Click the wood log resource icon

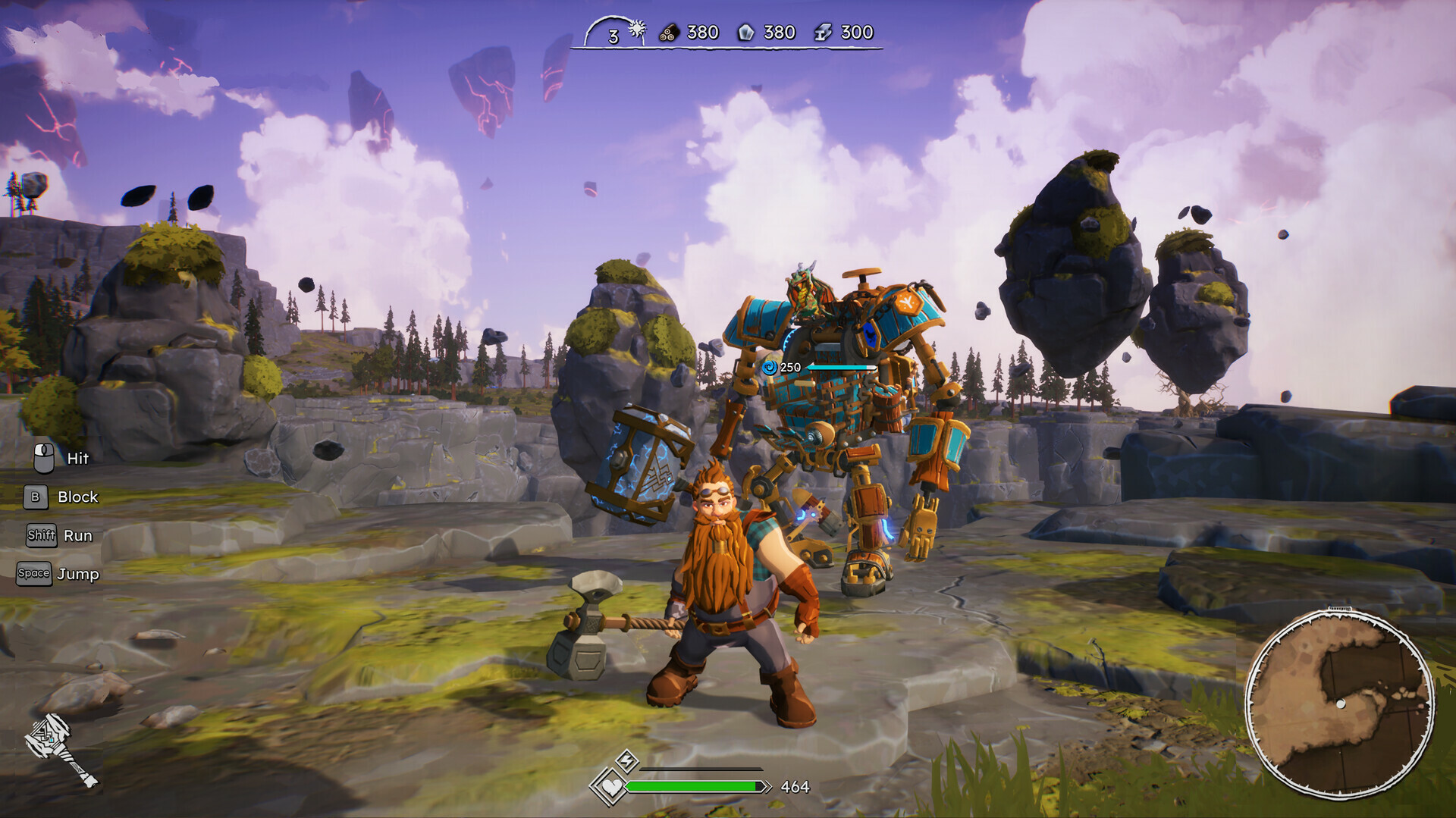tap(670, 33)
